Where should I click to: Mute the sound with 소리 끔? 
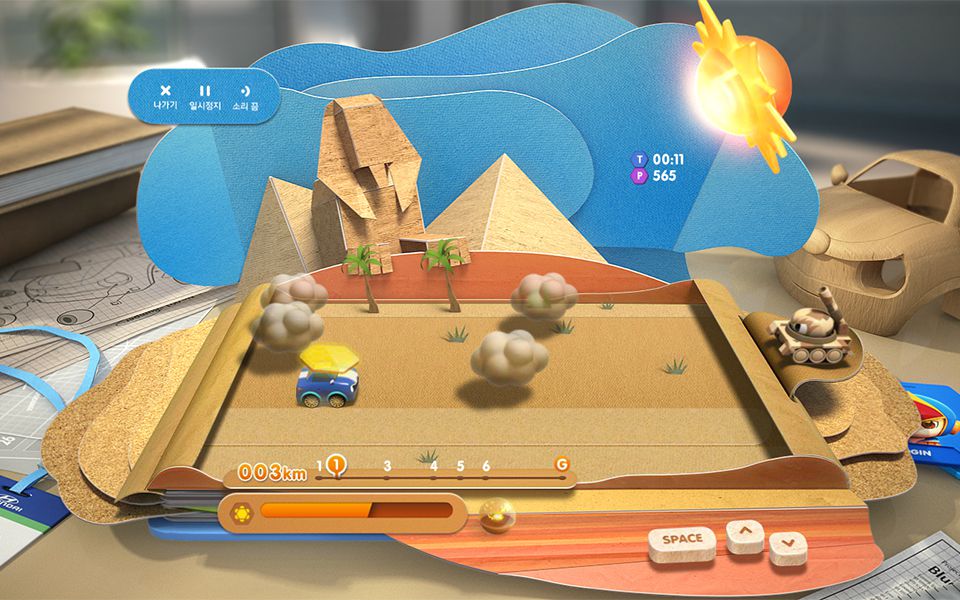[246, 96]
